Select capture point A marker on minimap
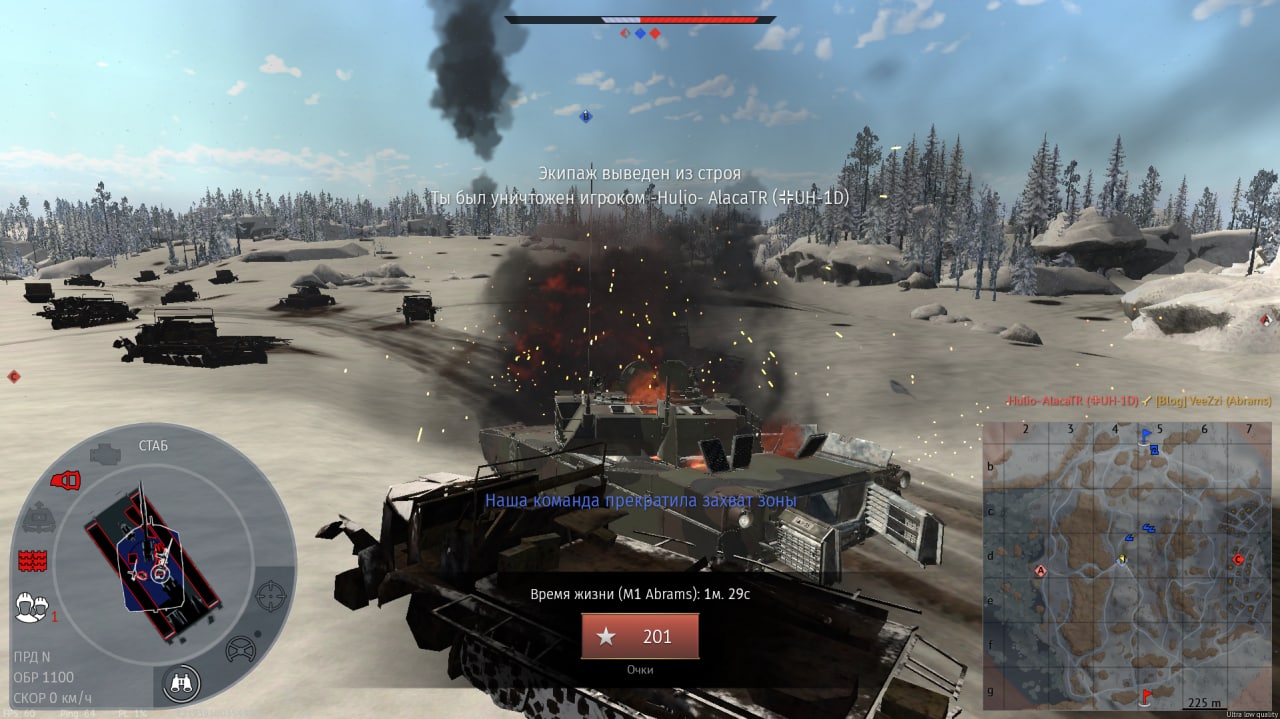Image resolution: width=1280 pixels, height=719 pixels. [1040, 571]
